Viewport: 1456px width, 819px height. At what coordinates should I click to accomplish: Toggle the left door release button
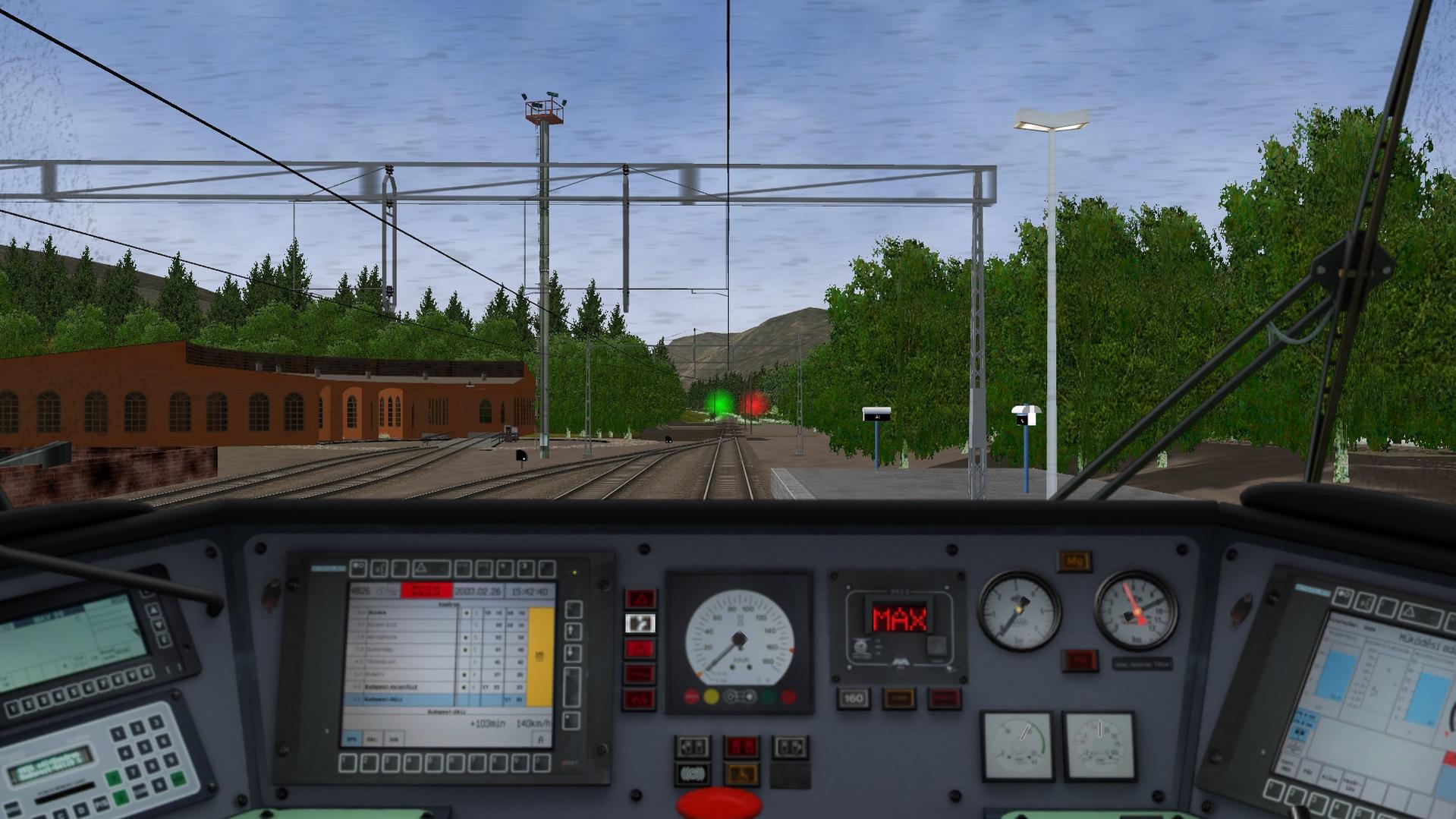(x=692, y=748)
